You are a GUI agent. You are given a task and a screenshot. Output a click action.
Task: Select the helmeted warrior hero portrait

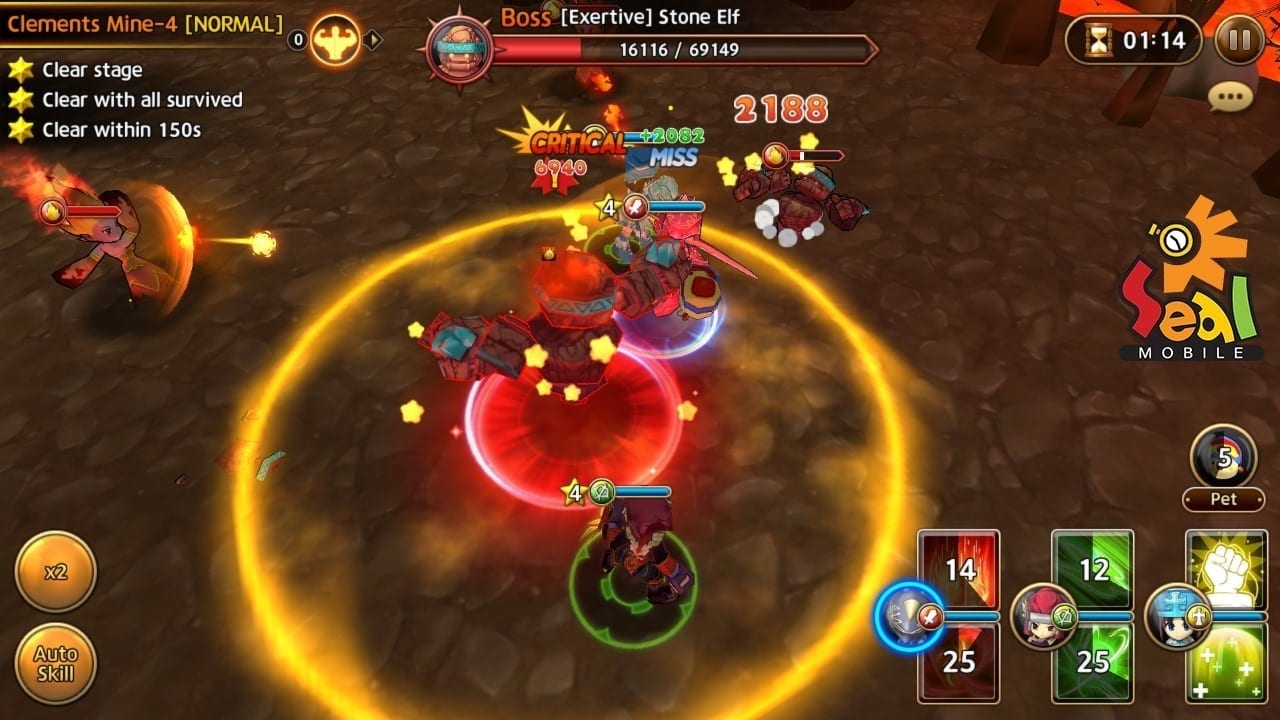pyautogui.click(x=908, y=618)
